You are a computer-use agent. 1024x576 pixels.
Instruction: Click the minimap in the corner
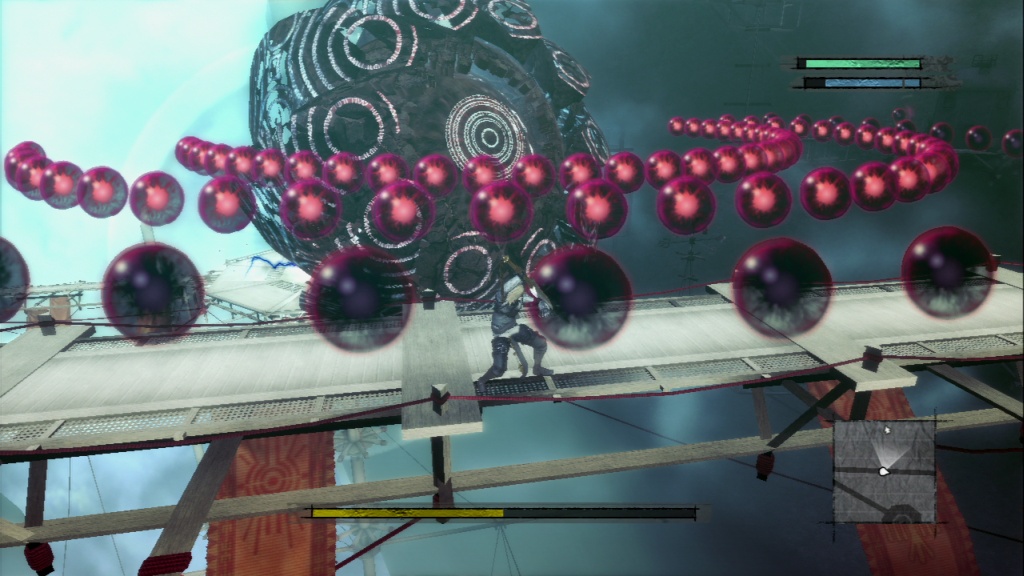tap(884, 469)
